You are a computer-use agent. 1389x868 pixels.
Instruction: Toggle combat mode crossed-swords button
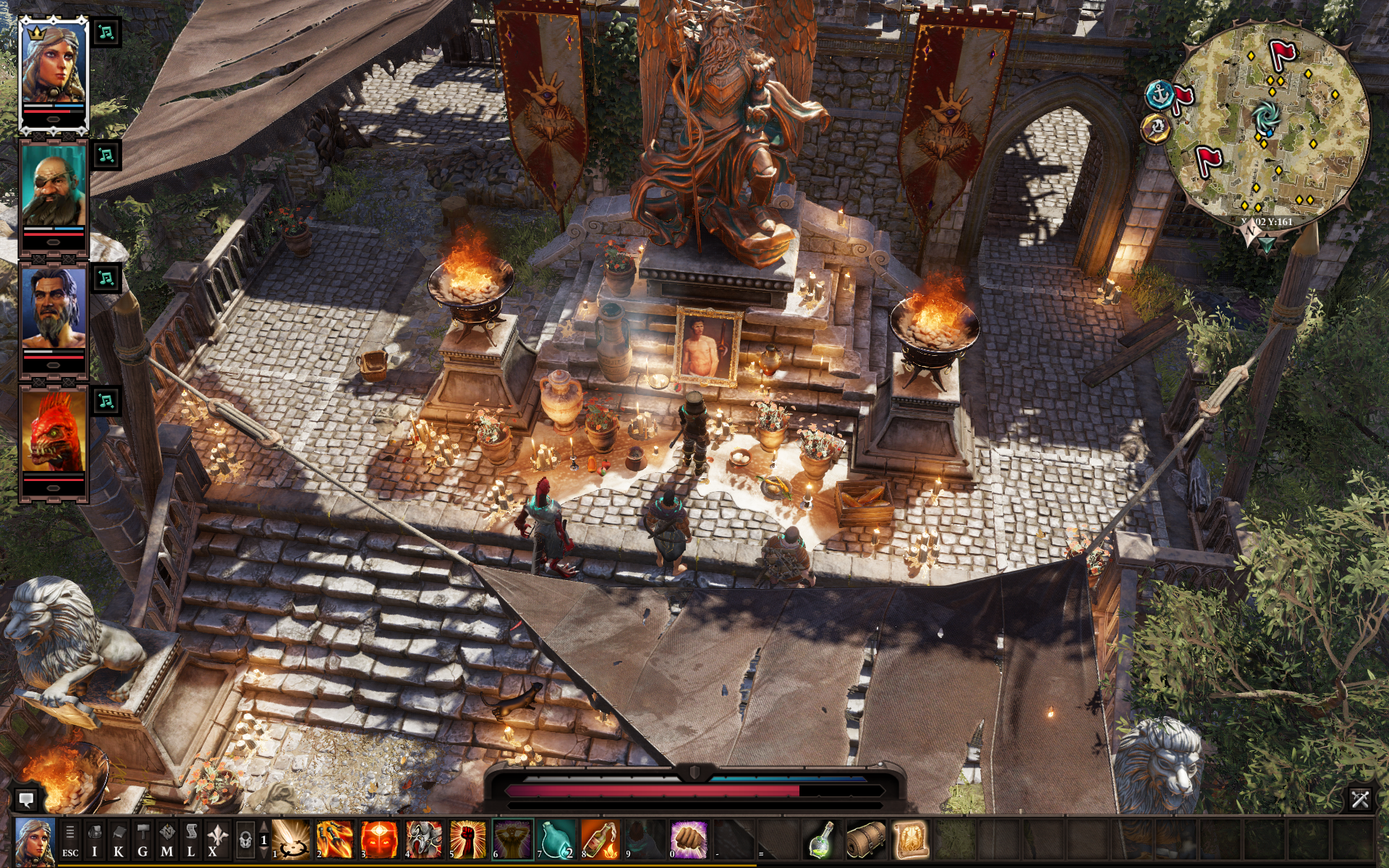(x=1359, y=799)
